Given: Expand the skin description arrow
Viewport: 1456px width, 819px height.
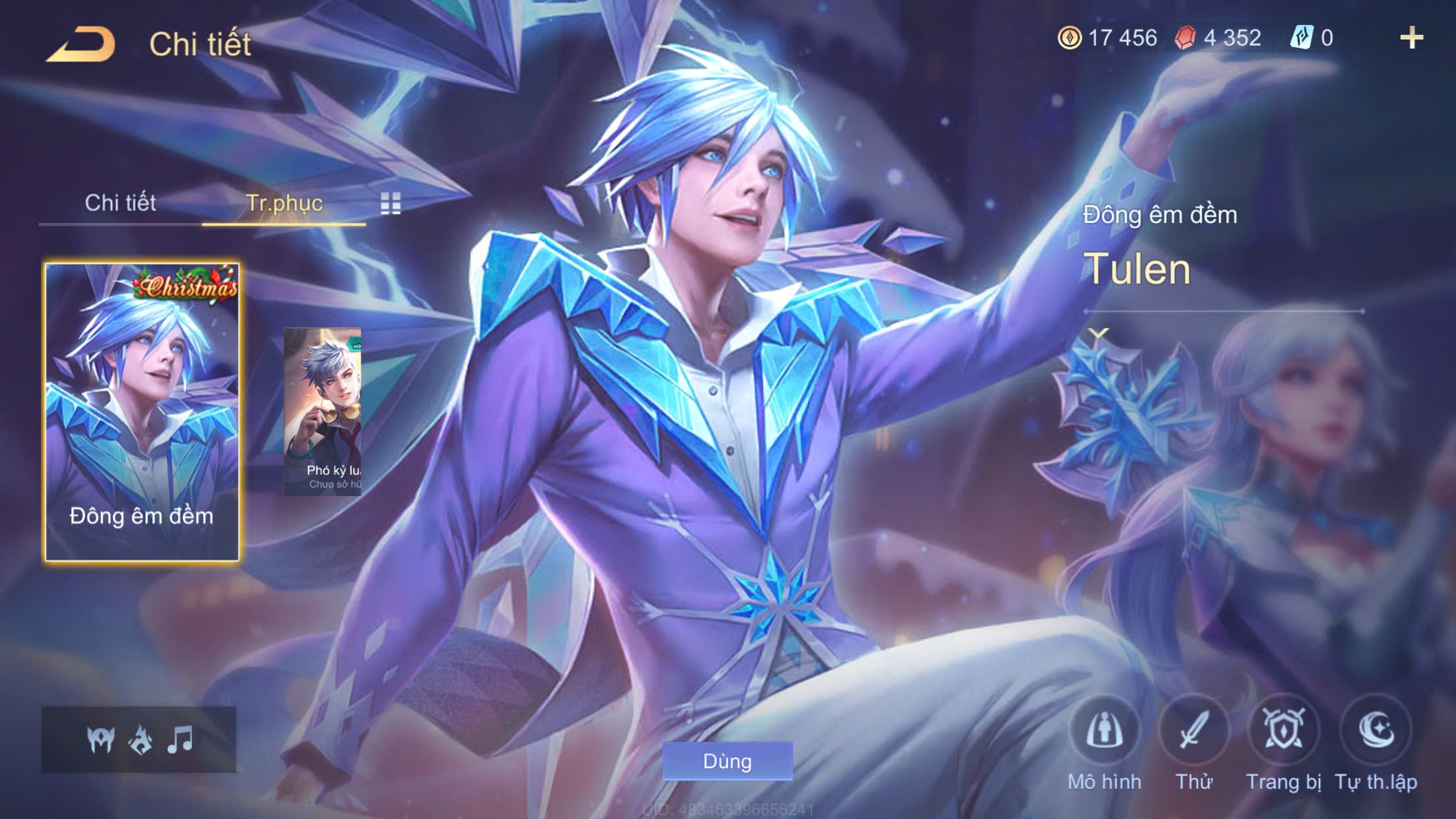Looking at the screenshot, I should (x=1098, y=333).
